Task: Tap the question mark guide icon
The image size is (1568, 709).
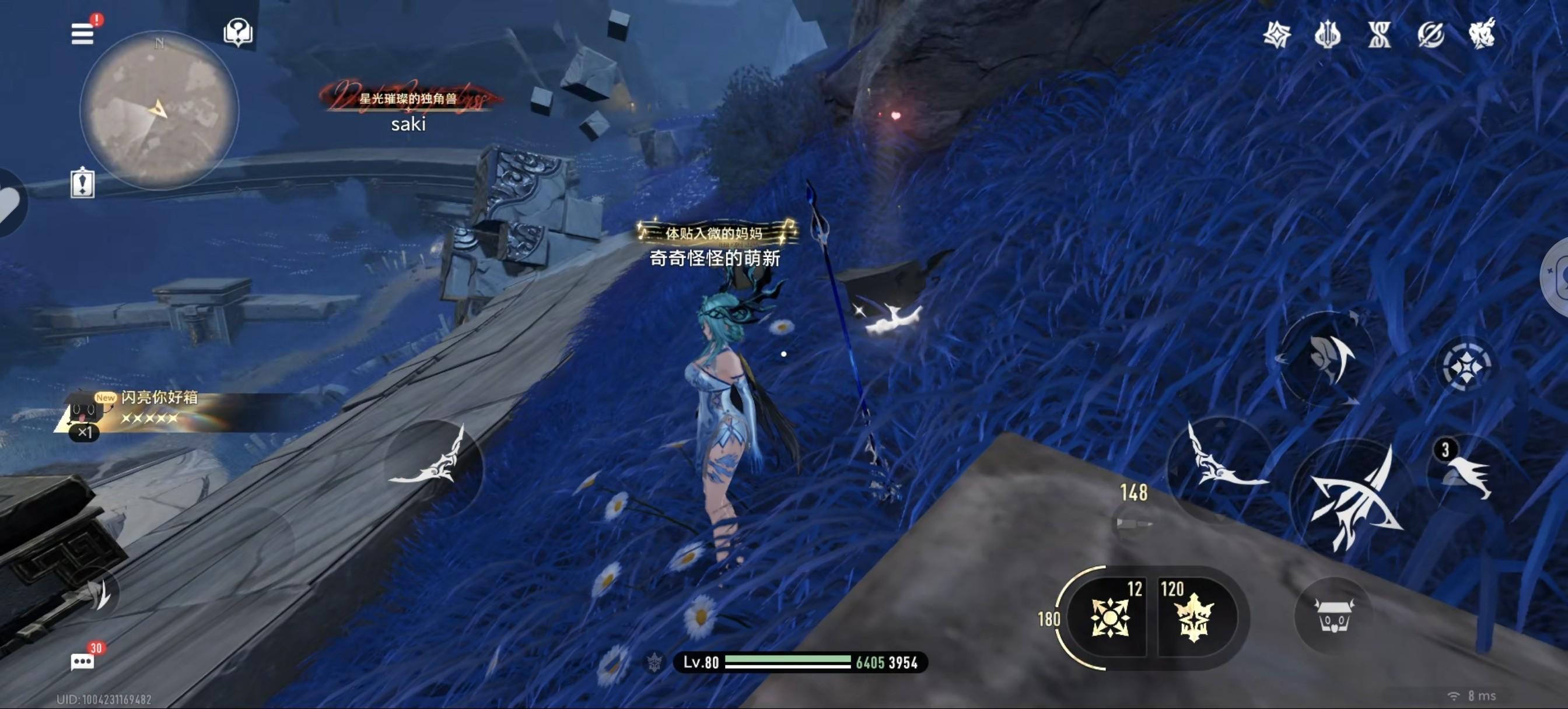Action: pos(238,31)
